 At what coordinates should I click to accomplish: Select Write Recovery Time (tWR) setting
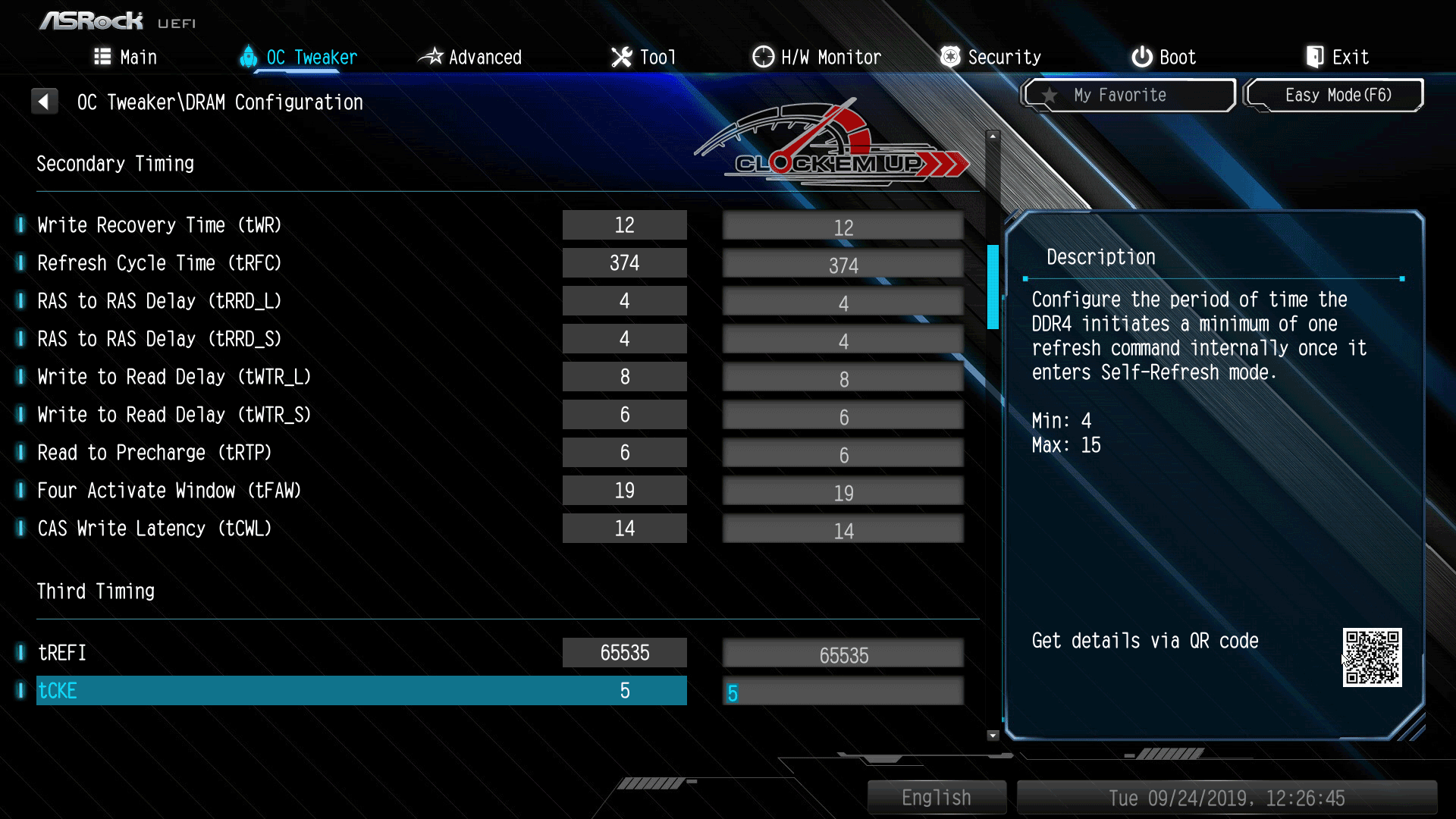tap(159, 225)
